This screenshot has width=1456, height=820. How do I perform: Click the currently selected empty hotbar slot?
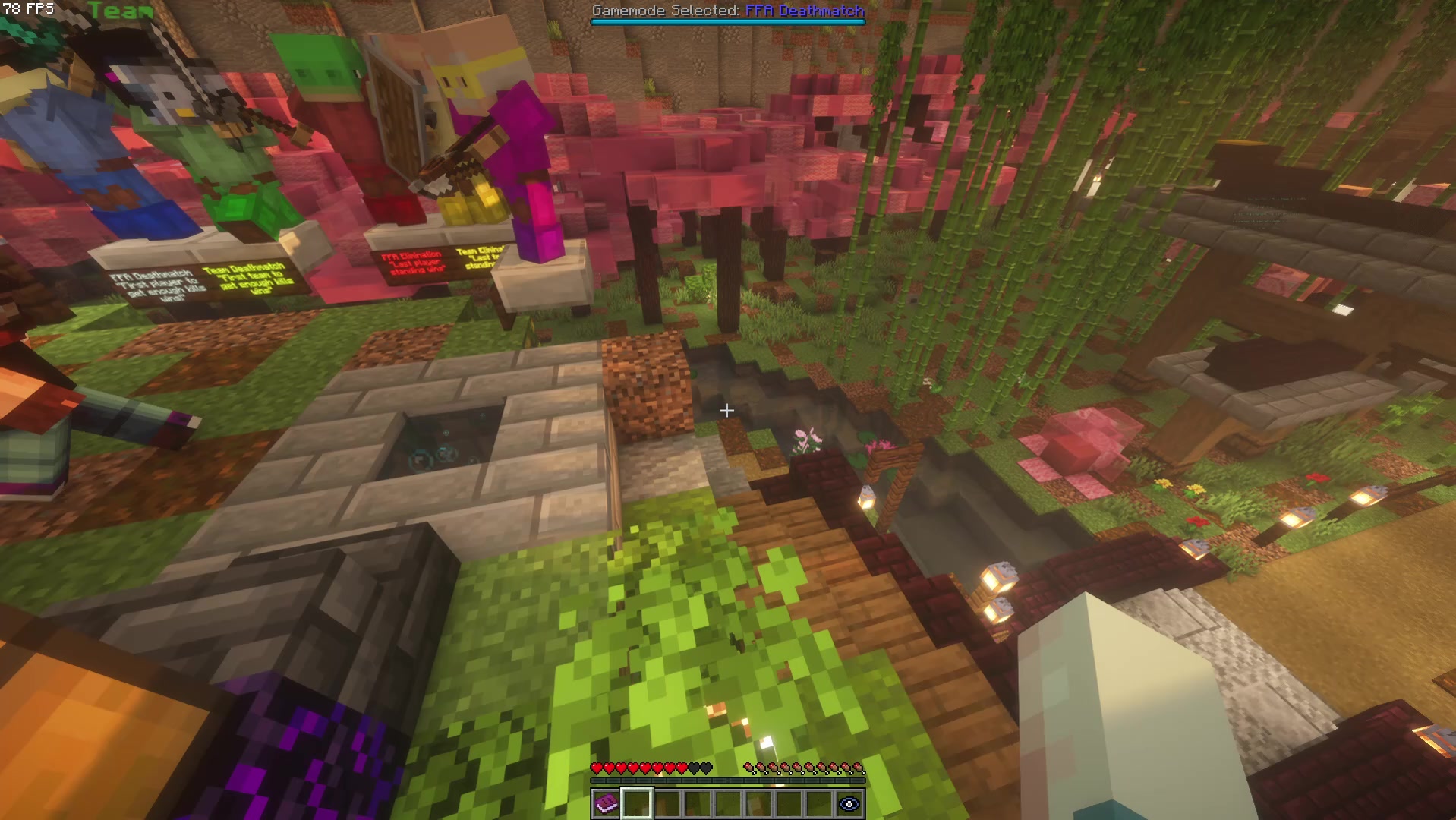click(x=635, y=802)
